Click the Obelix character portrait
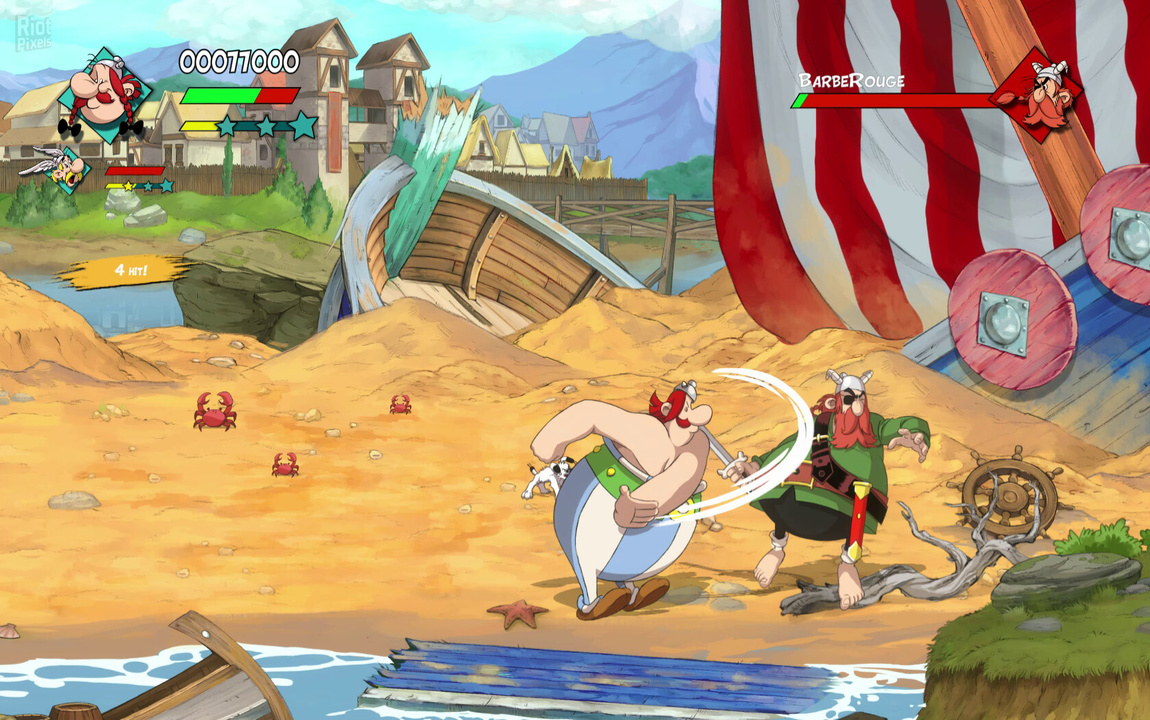This screenshot has height=720, width=1150. (103, 94)
